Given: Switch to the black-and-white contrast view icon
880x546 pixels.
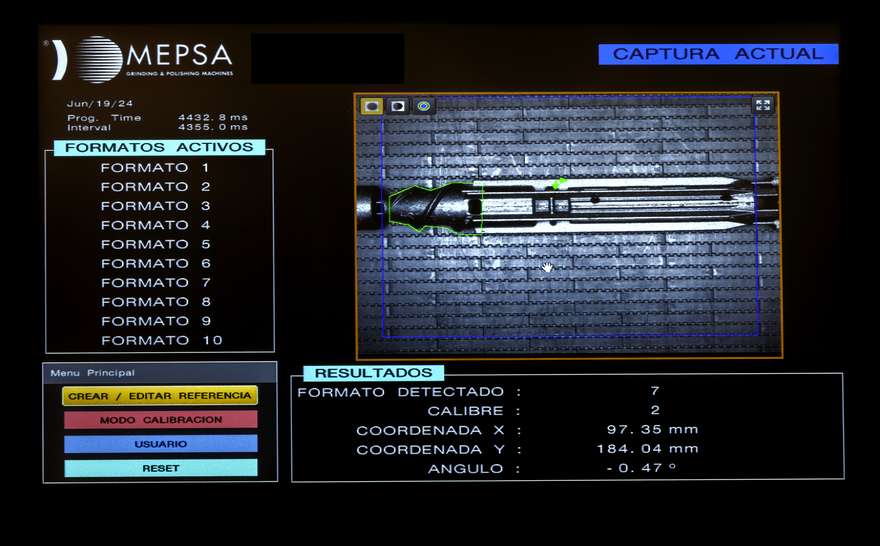Looking at the screenshot, I should tap(398, 105).
